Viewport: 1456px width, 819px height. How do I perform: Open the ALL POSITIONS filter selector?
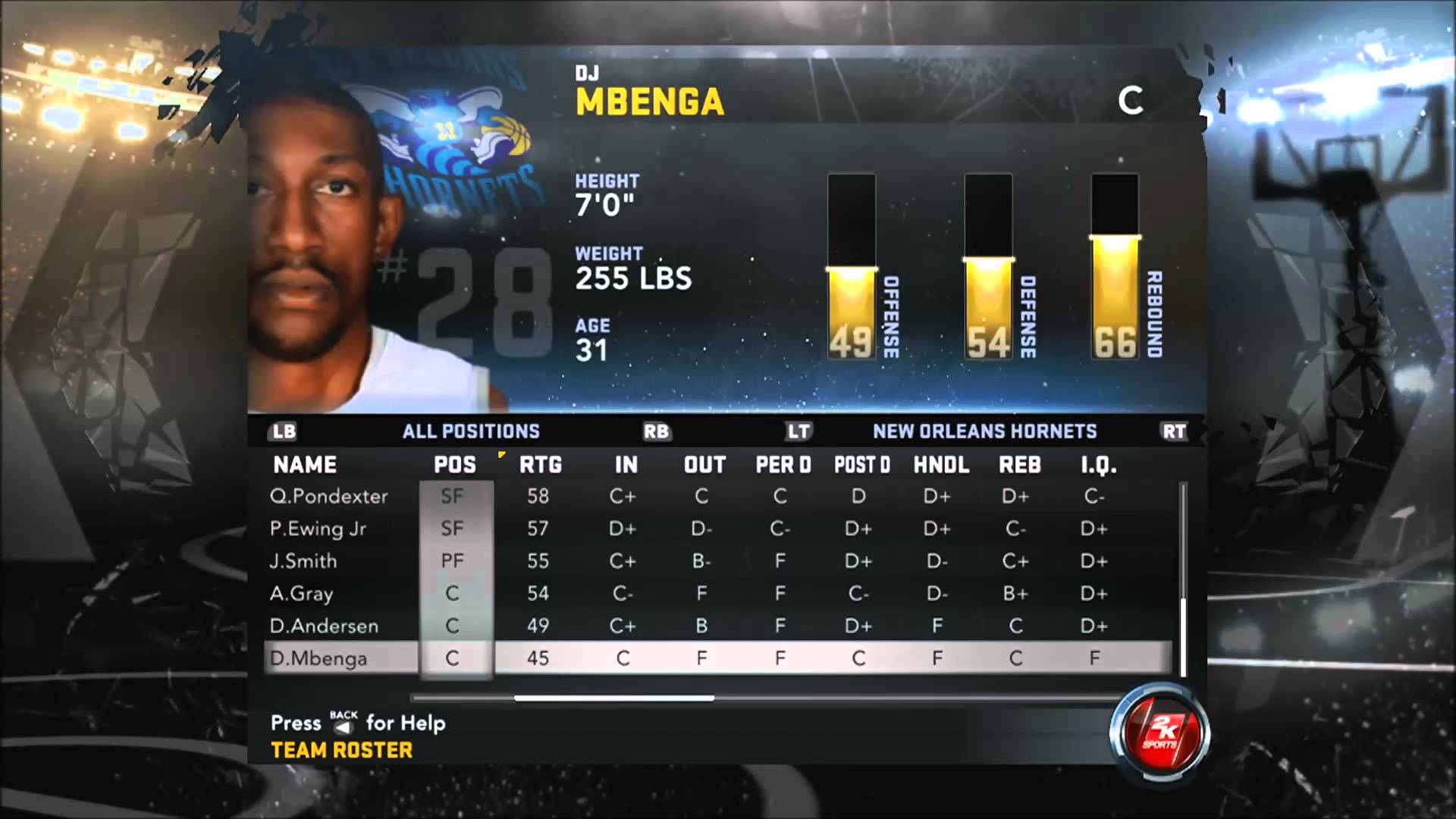coord(471,431)
